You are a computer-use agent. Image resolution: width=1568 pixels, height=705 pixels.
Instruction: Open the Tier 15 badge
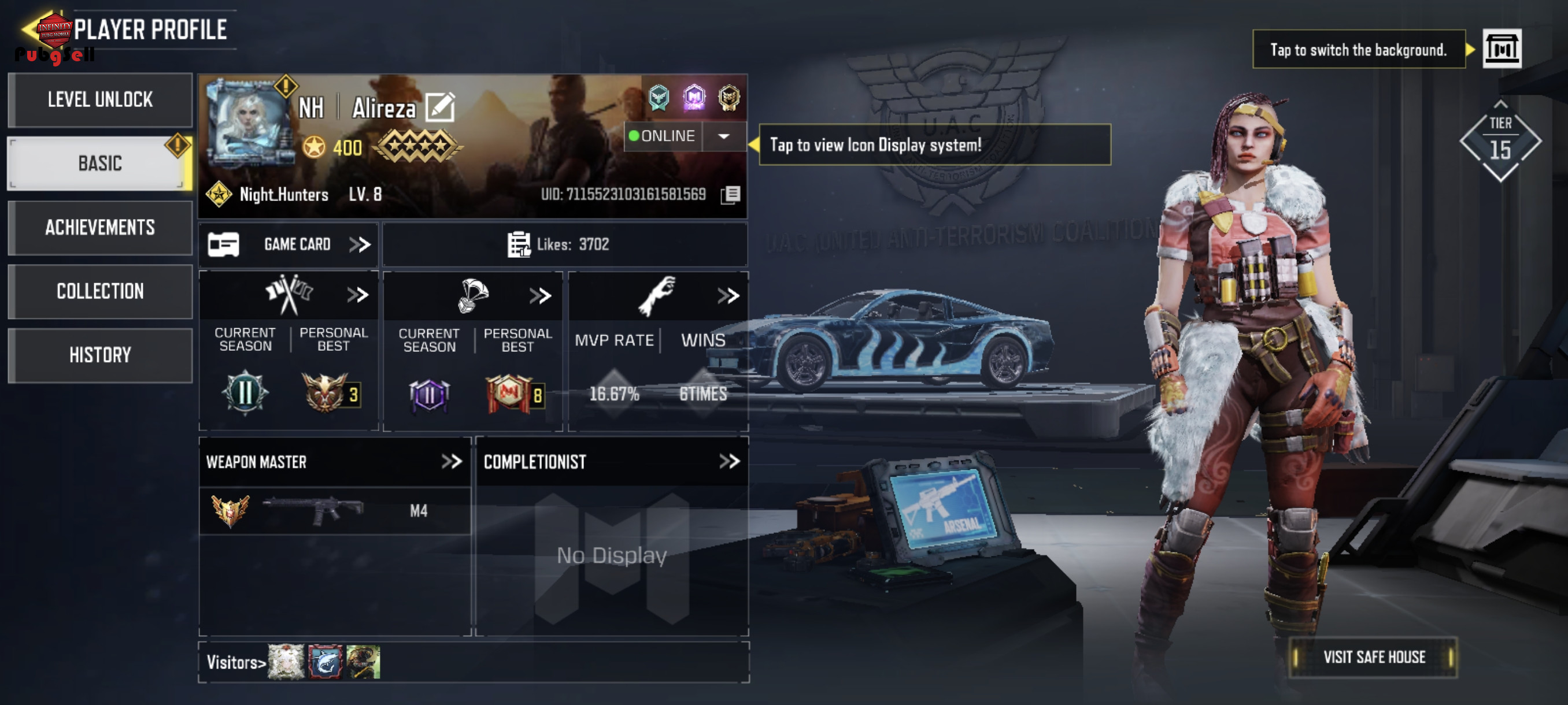[x=1500, y=142]
